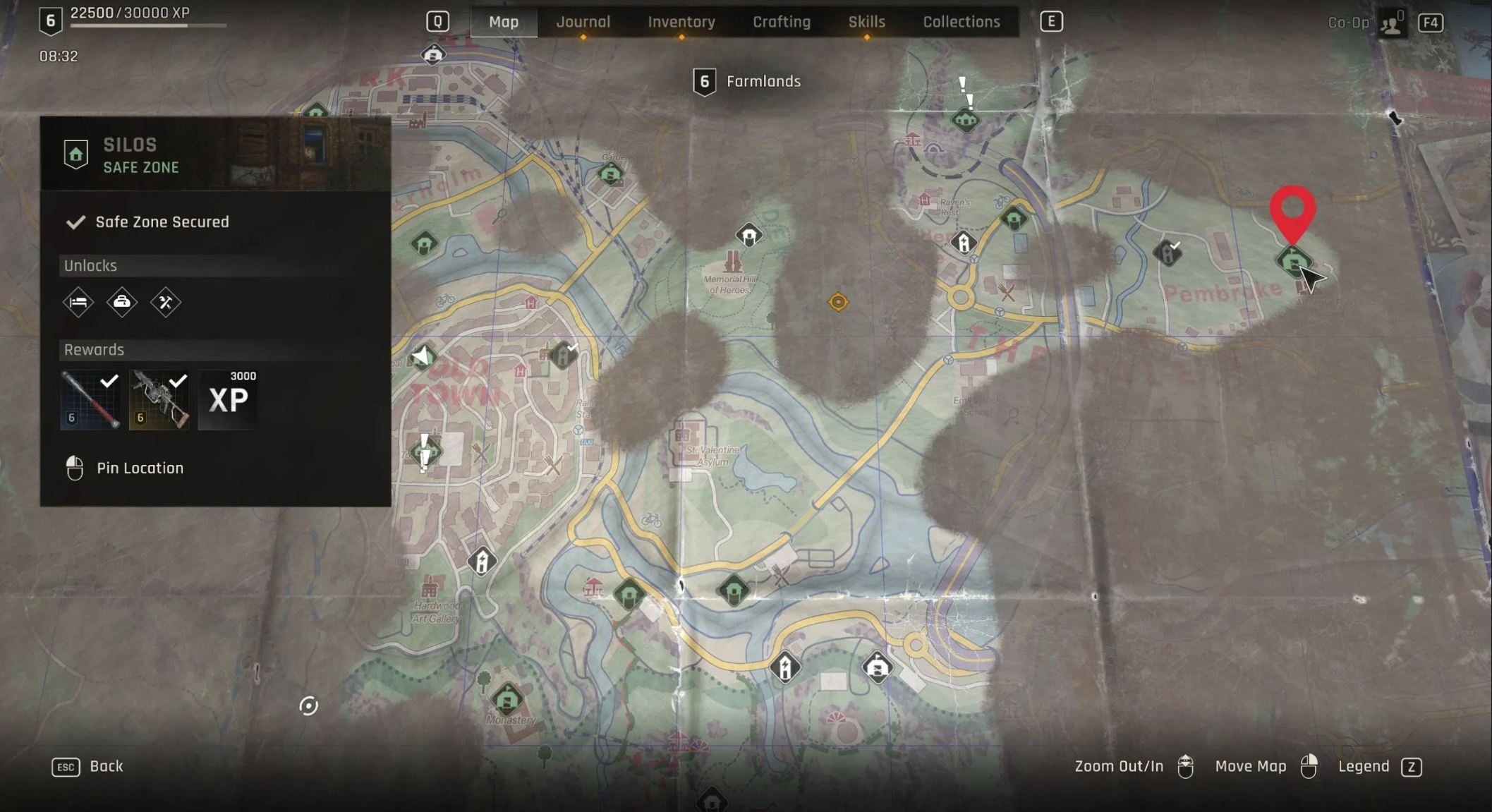Go to the Crafting tab
The image size is (1492, 812).
(781, 22)
